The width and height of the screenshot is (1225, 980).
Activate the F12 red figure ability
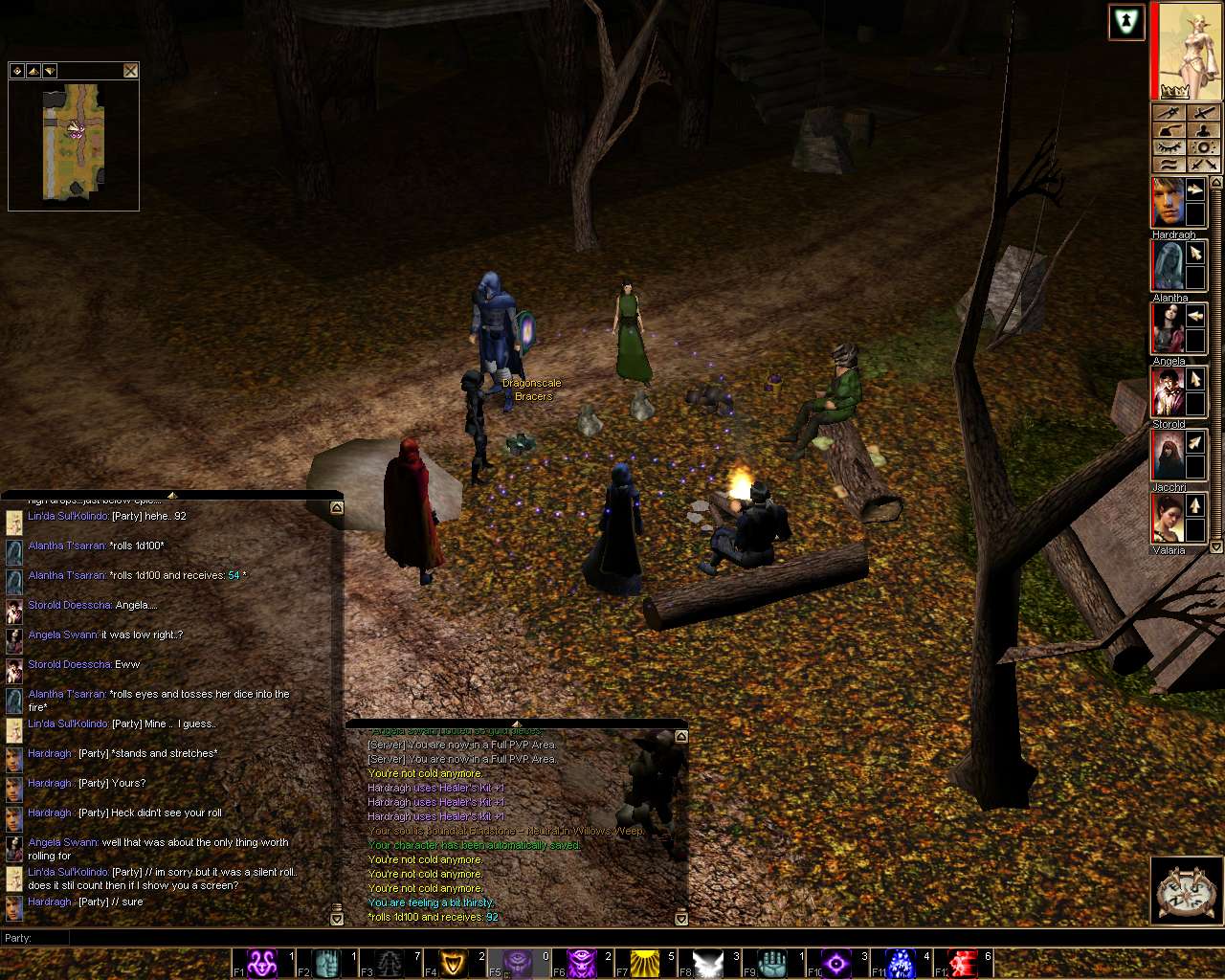(963, 963)
